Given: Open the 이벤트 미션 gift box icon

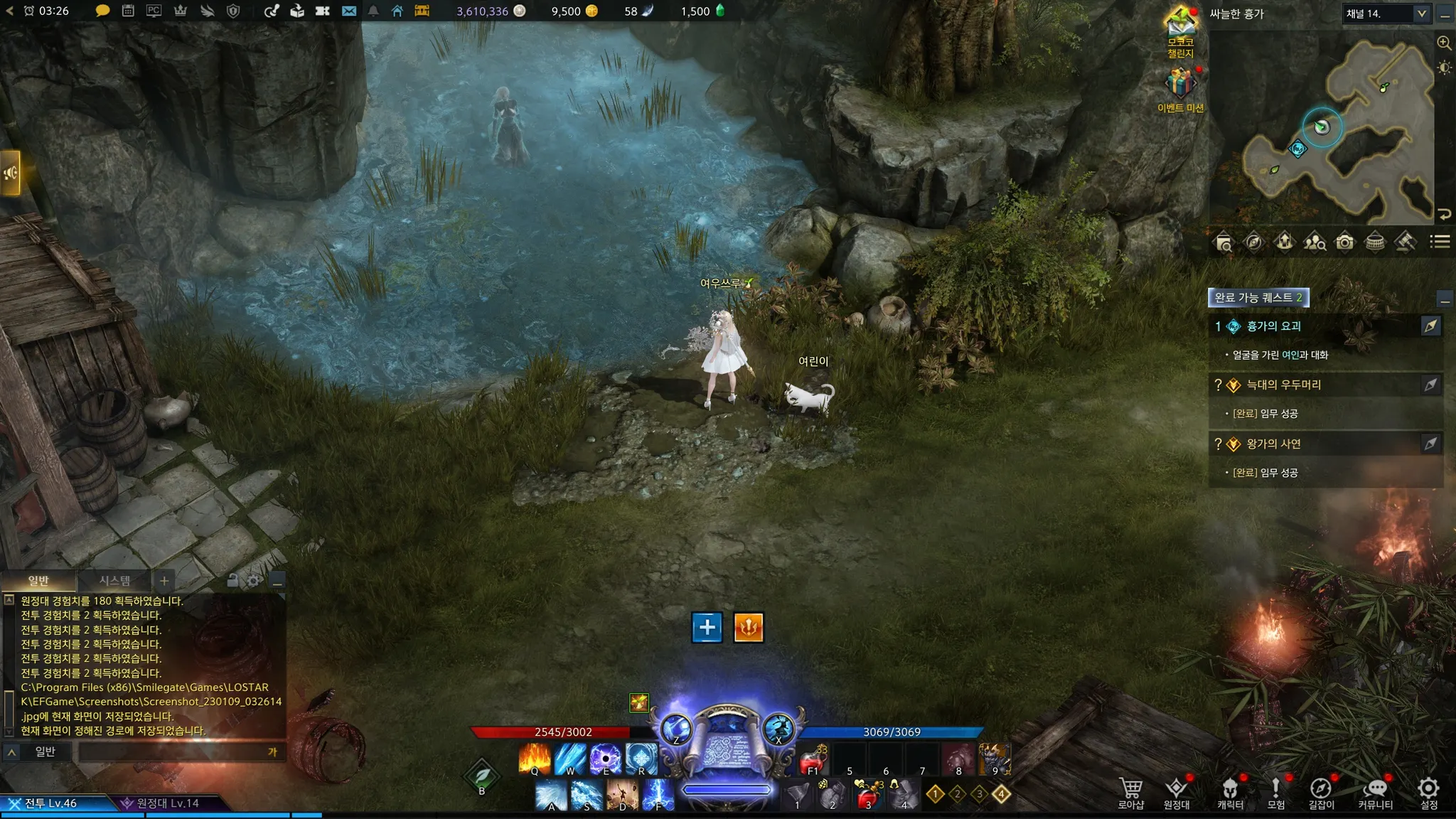Looking at the screenshot, I should click(1180, 85).
